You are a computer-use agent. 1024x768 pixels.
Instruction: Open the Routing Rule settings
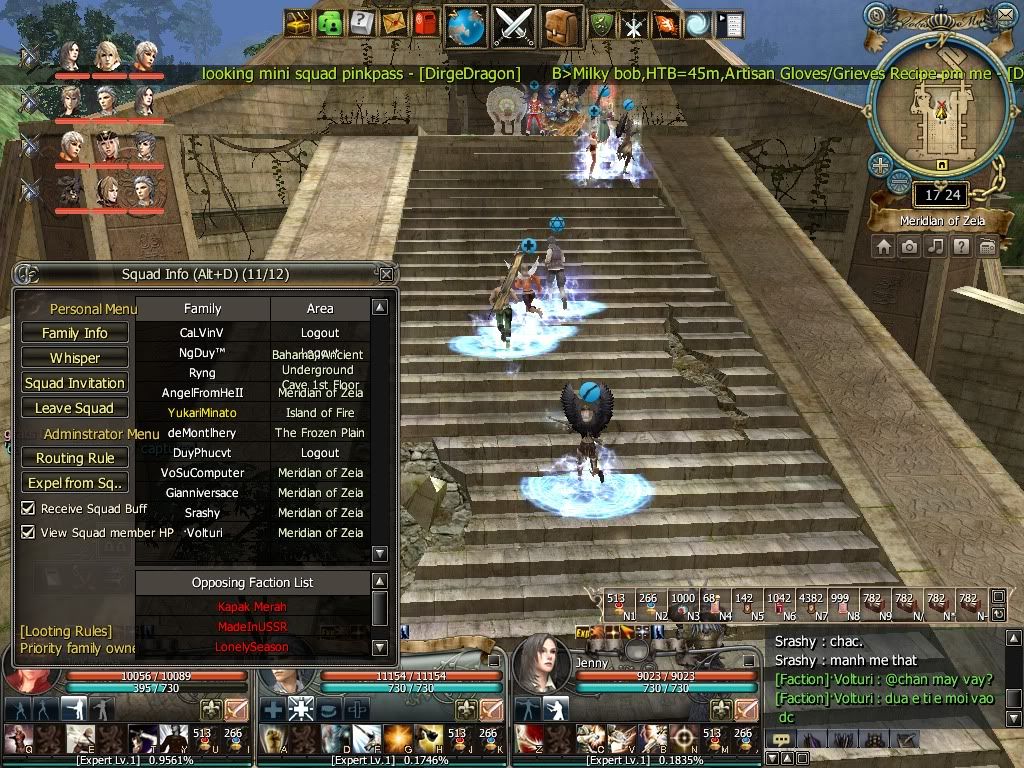click(75, 458)
